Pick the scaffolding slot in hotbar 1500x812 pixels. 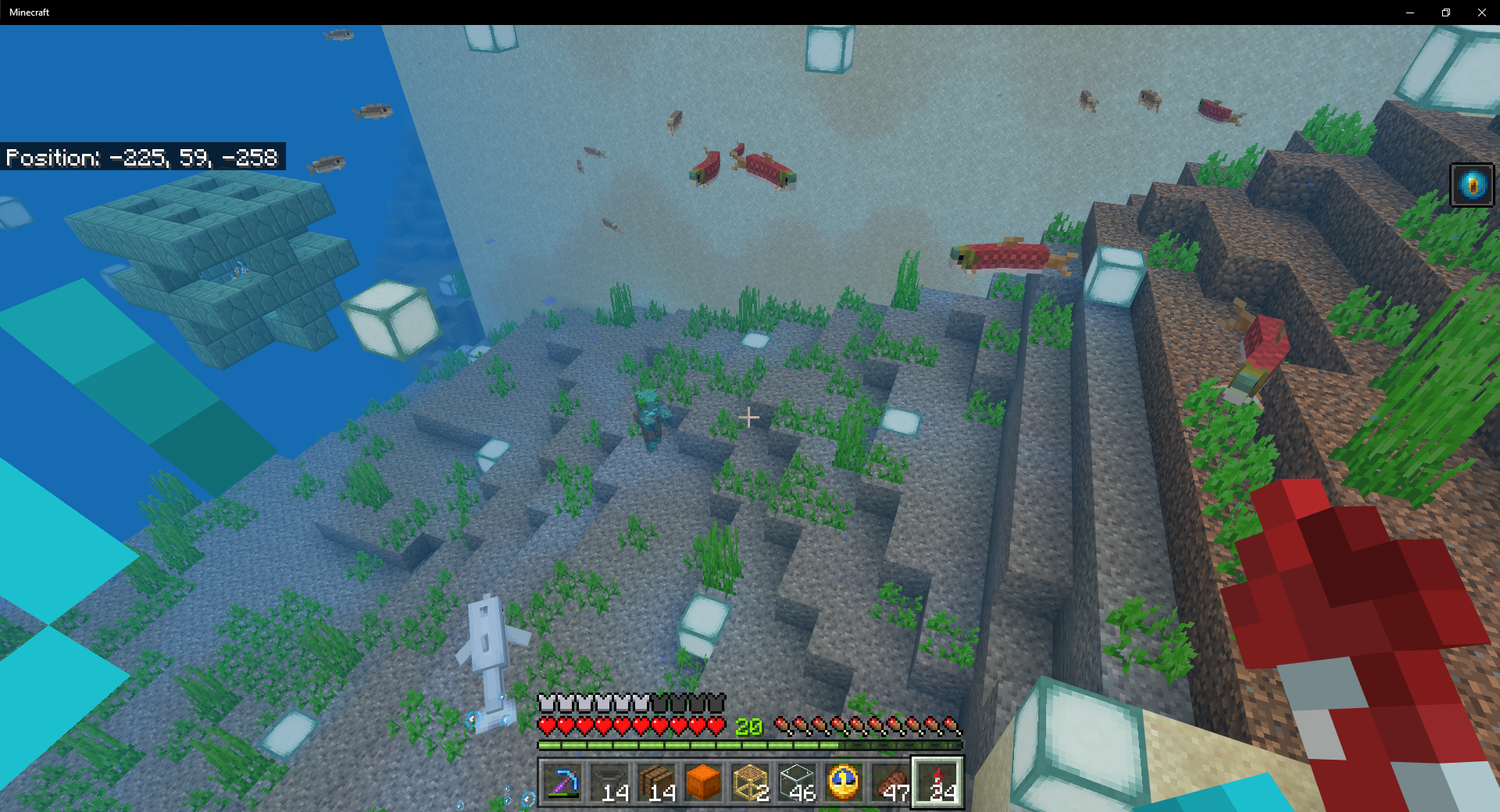(750, 782)
